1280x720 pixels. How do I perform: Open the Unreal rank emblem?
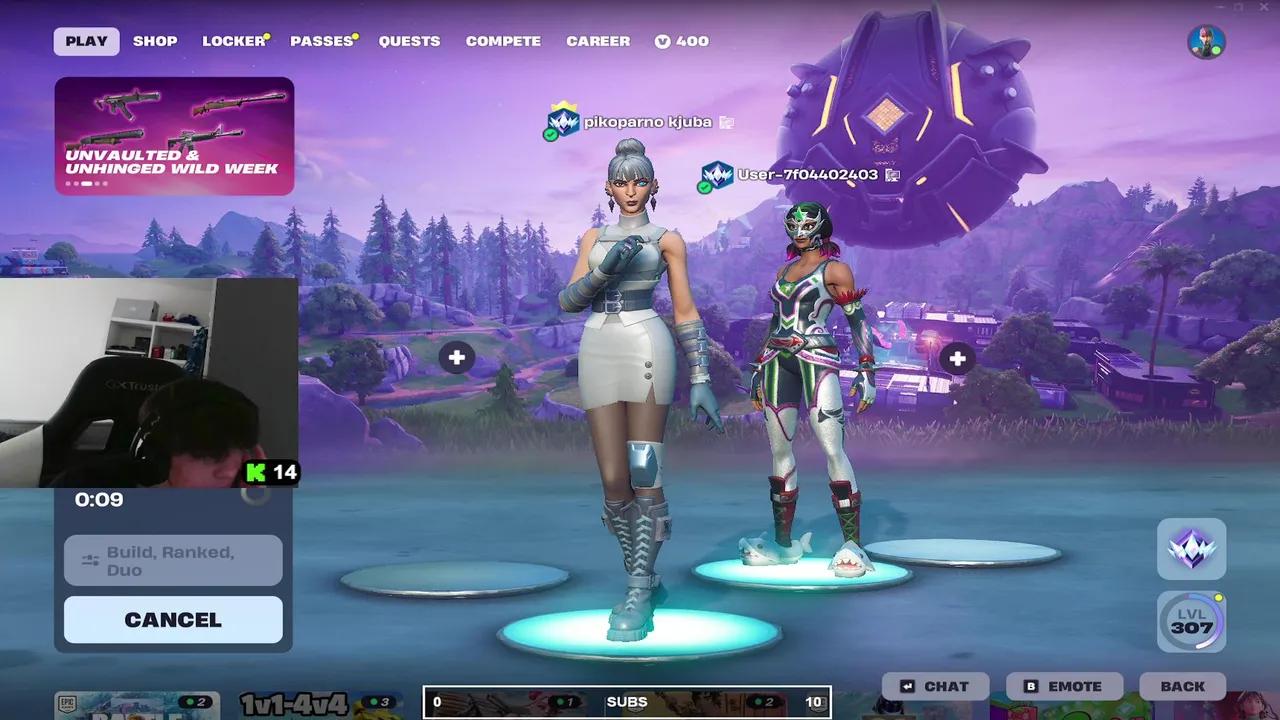(1190, 548)
